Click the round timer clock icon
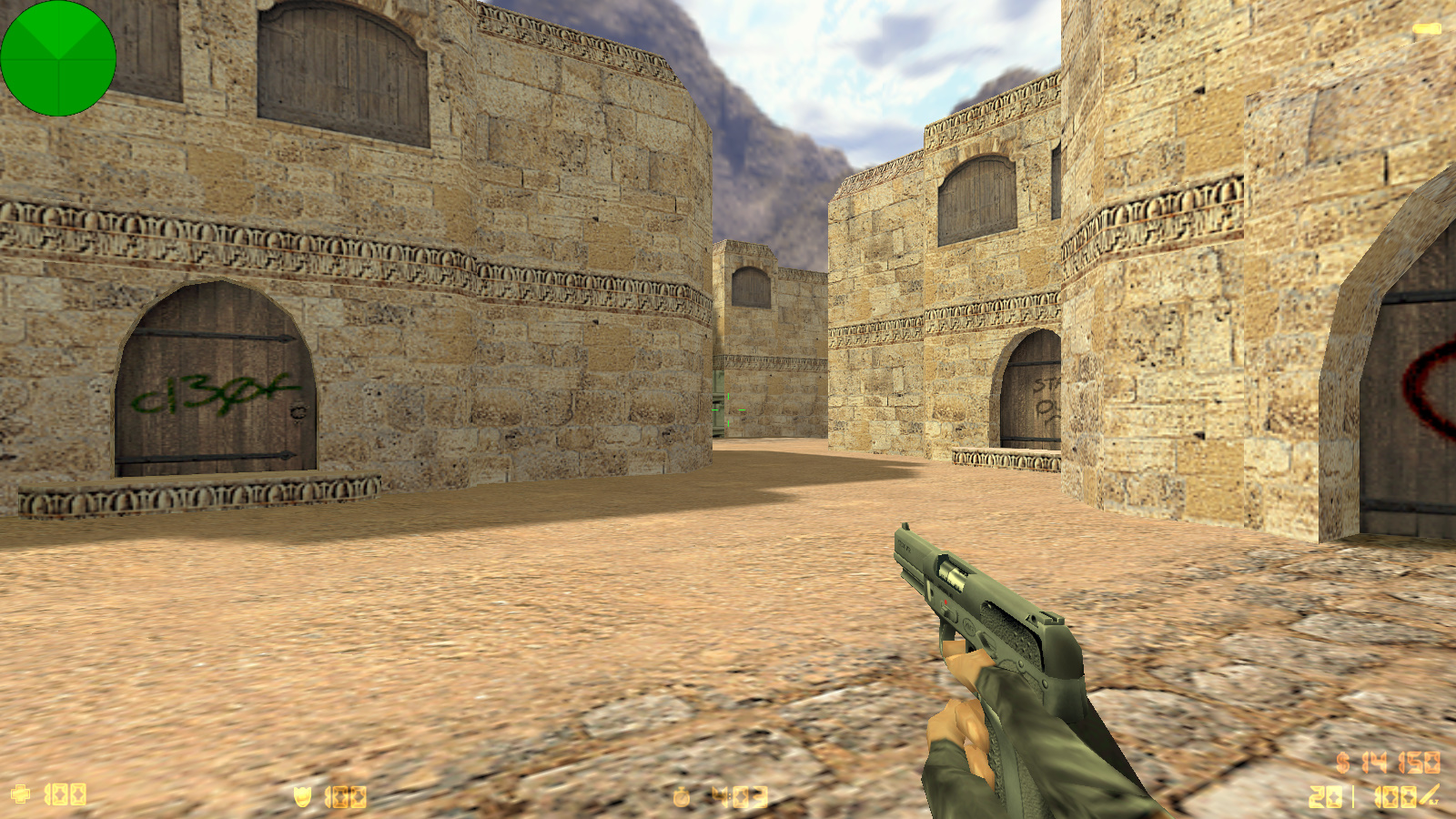Viewport: 1456px width, 819px height. pos(682,798)
